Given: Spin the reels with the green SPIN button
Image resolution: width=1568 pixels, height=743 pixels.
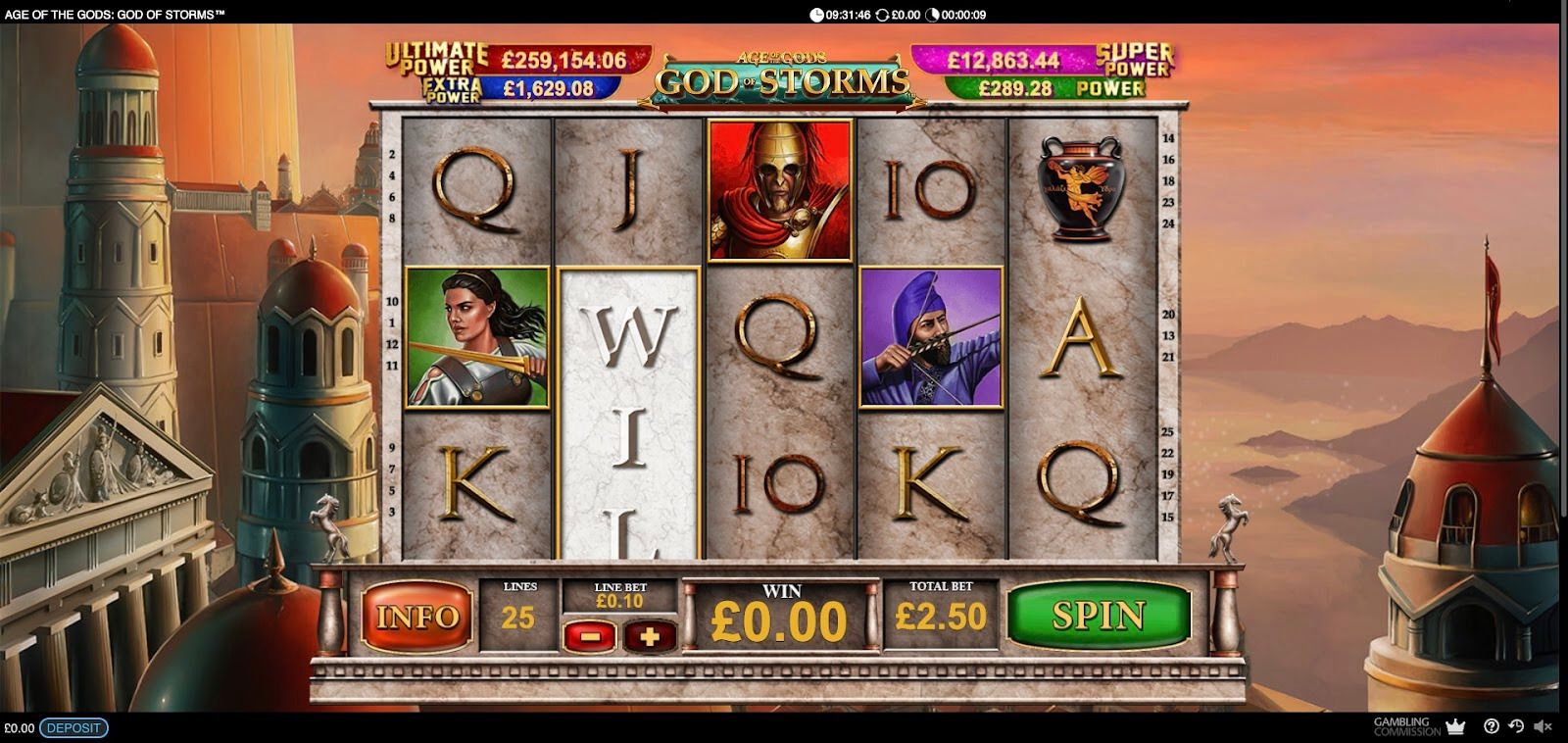Looking at the screenshot, I should click(x=1098, y=616).
